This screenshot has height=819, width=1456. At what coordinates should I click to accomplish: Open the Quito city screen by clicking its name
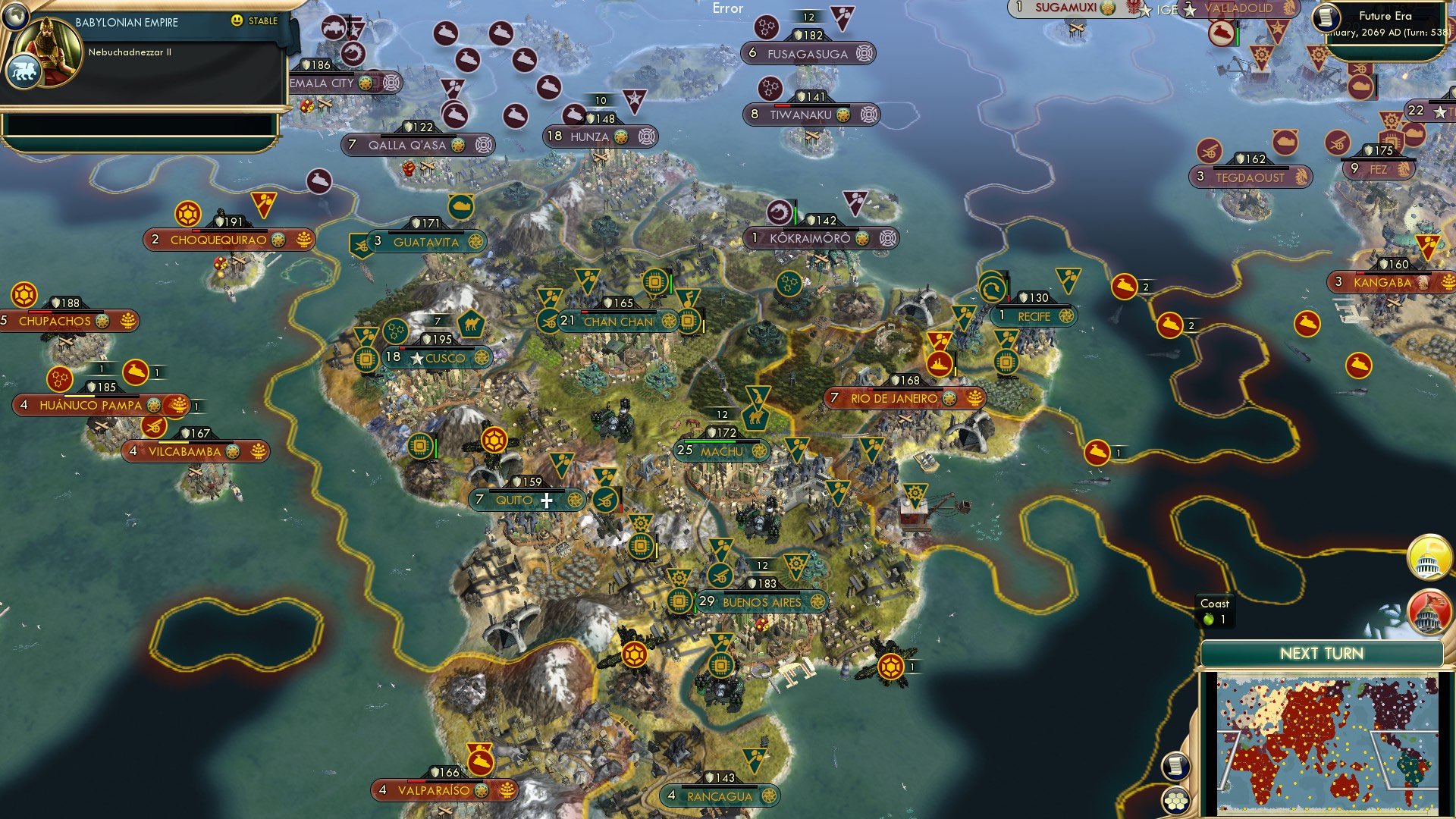(x=513, y=499)
